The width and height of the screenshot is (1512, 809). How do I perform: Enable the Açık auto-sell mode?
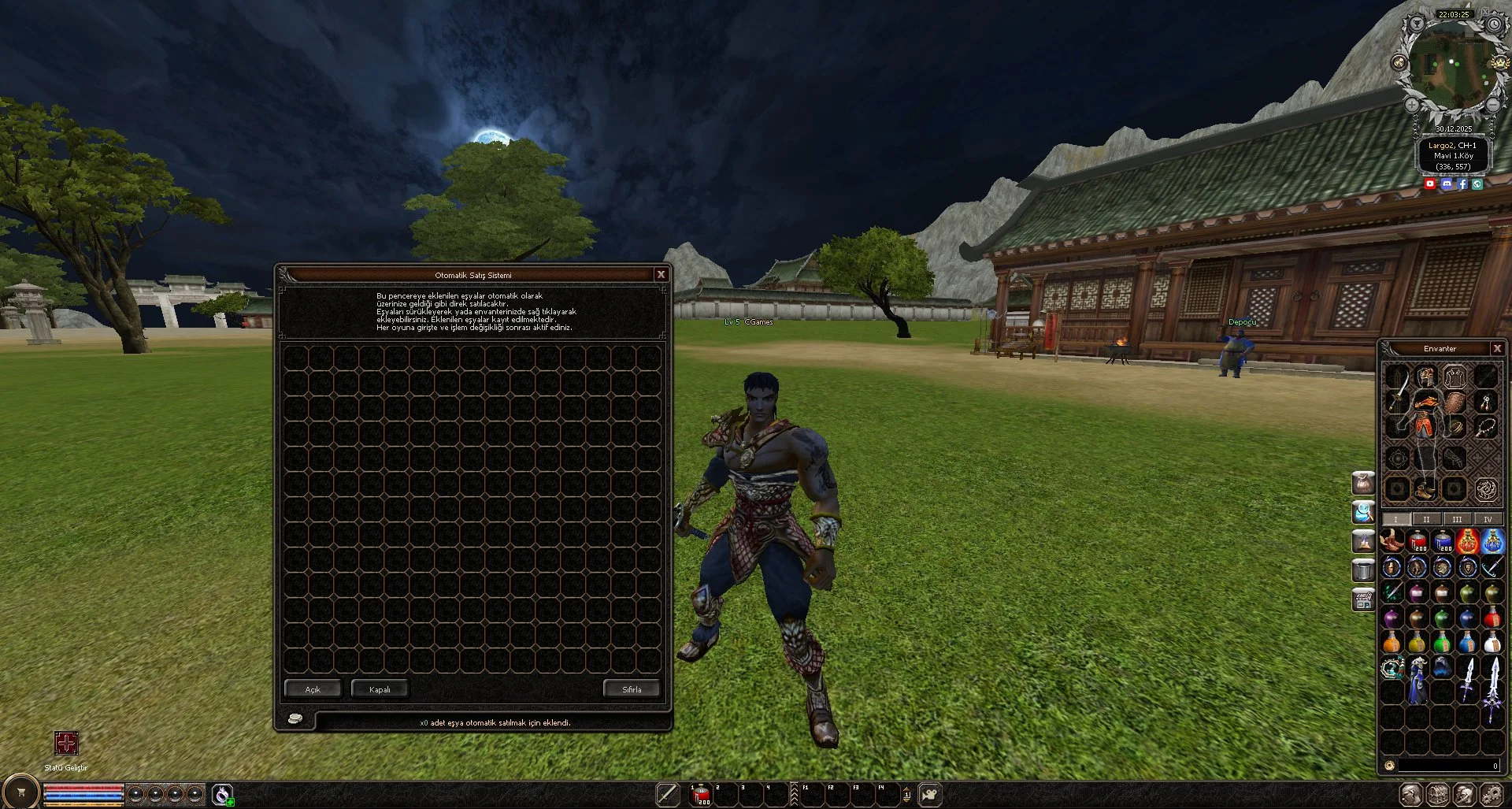click(313, 688)
